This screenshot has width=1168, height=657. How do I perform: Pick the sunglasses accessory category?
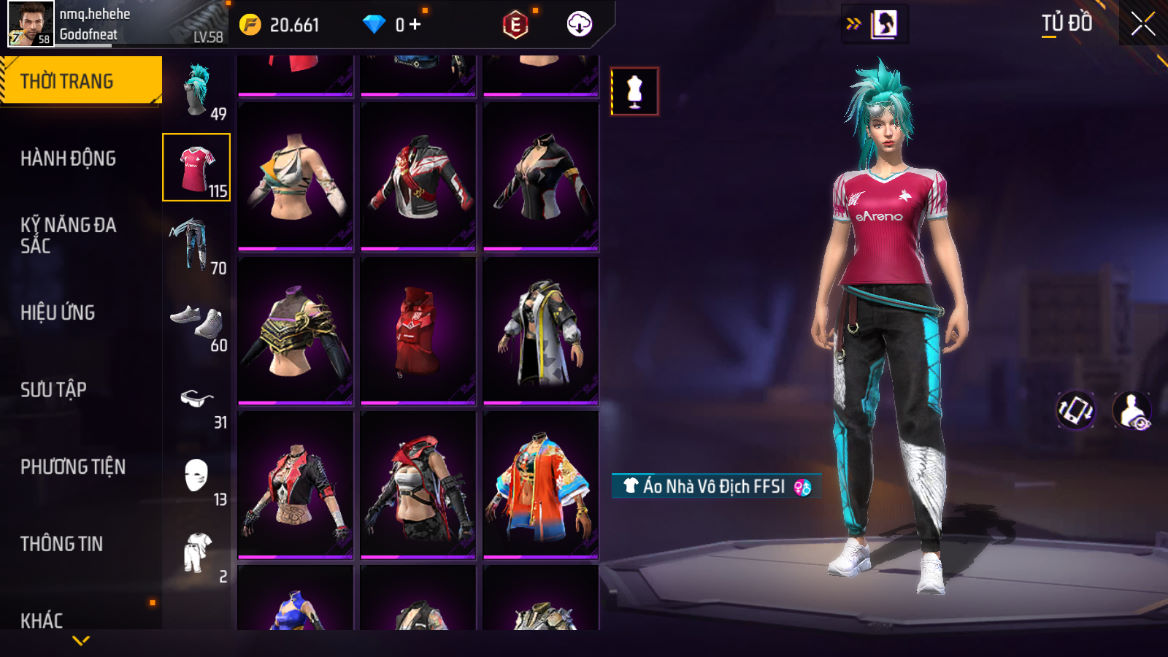pos(197,399)
